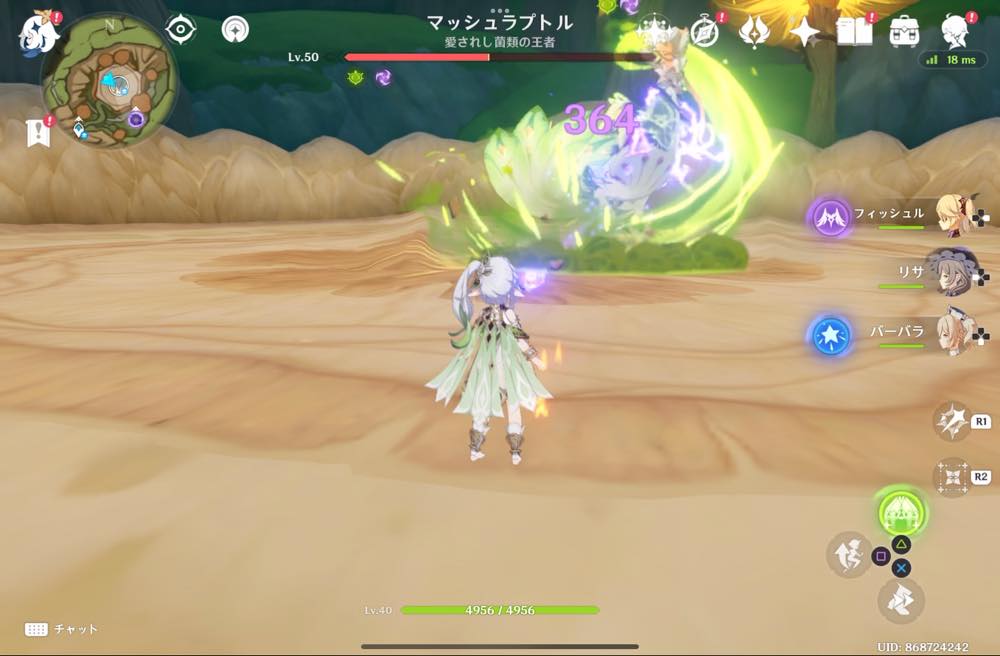Open the Adventurer Handbook book icon

point(855,32)
